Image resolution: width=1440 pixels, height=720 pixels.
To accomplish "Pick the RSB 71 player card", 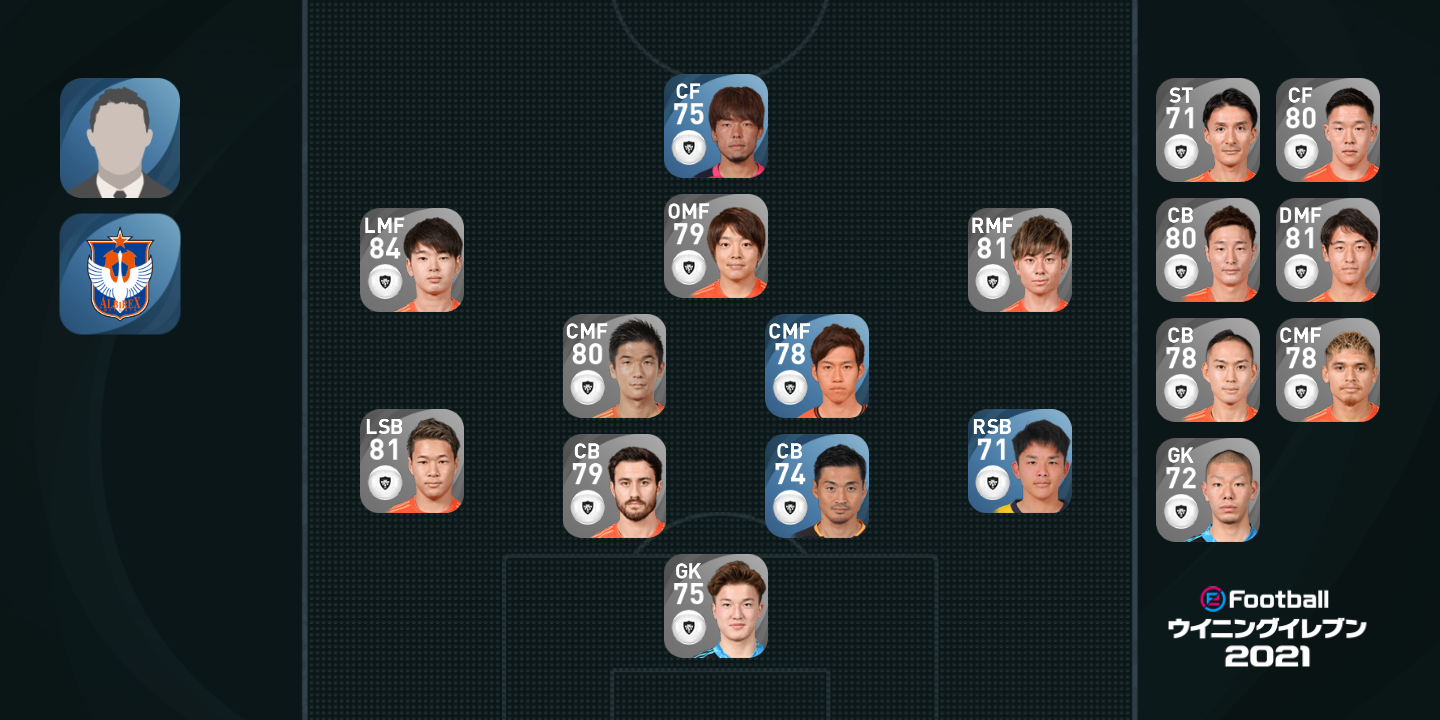I will [1020, 461].
